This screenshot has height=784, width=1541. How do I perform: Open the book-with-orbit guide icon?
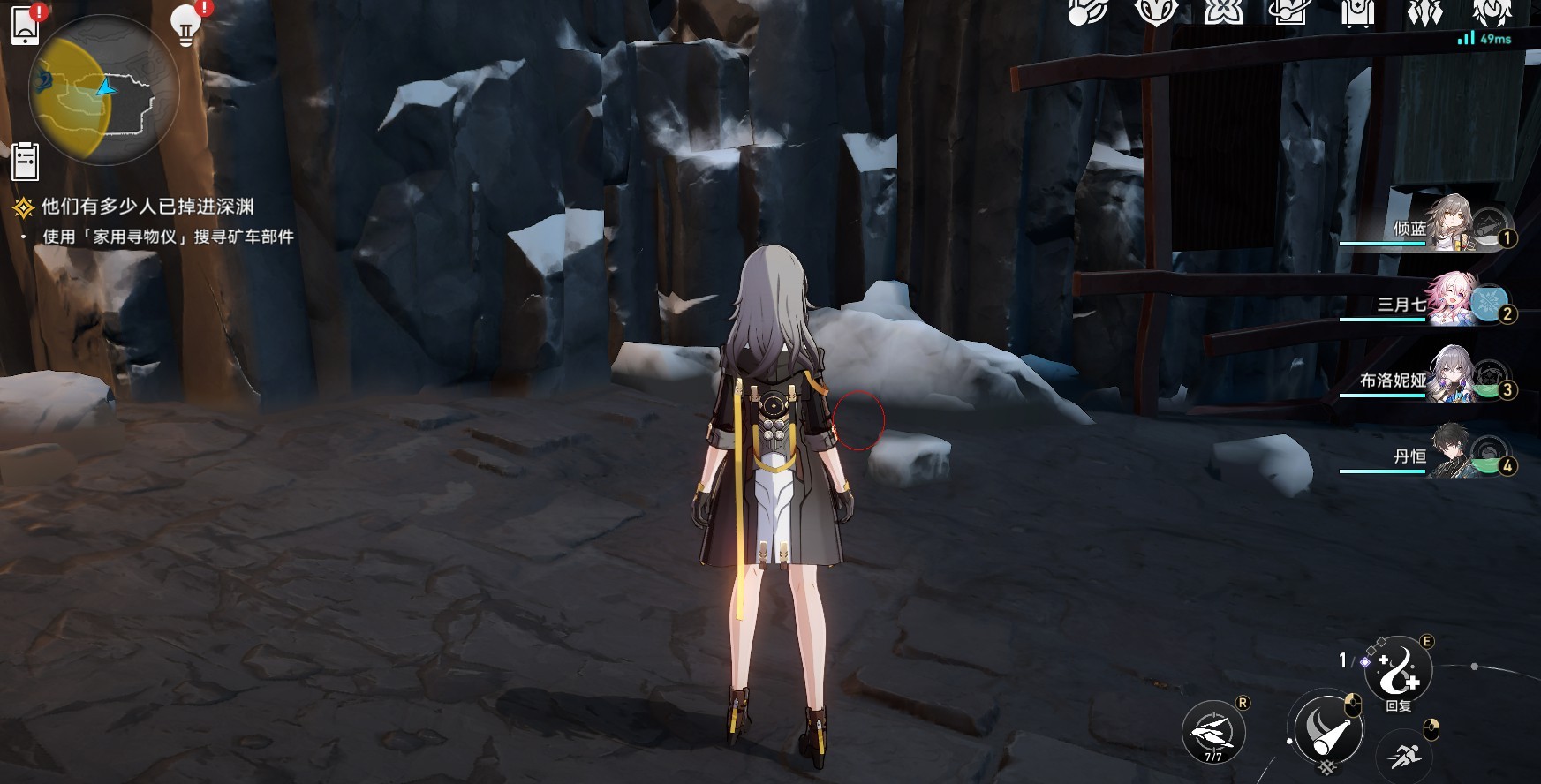click(1290, 12)
